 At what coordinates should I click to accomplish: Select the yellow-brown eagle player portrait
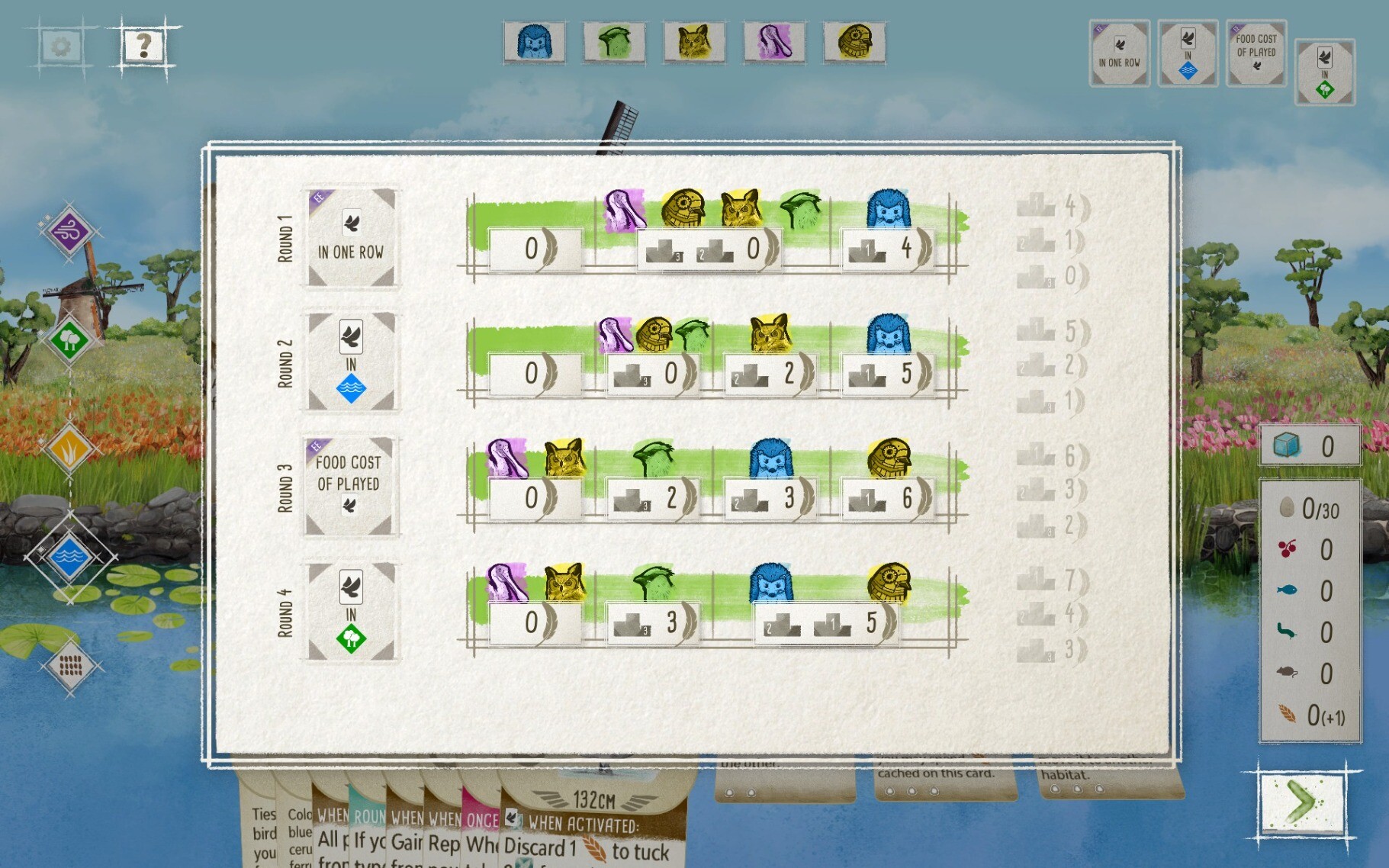coord(854,42)
